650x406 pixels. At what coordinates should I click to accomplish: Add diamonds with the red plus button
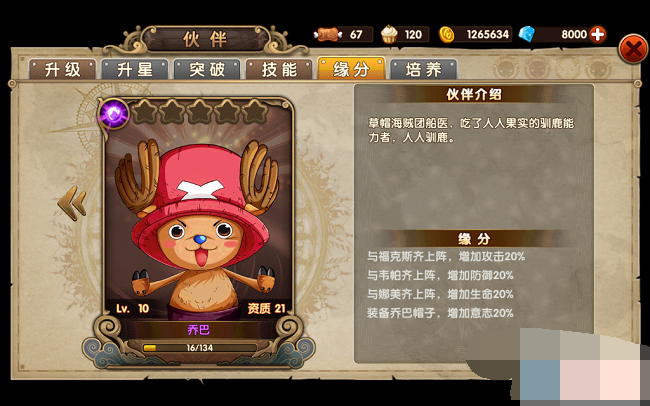click(599, 34)
